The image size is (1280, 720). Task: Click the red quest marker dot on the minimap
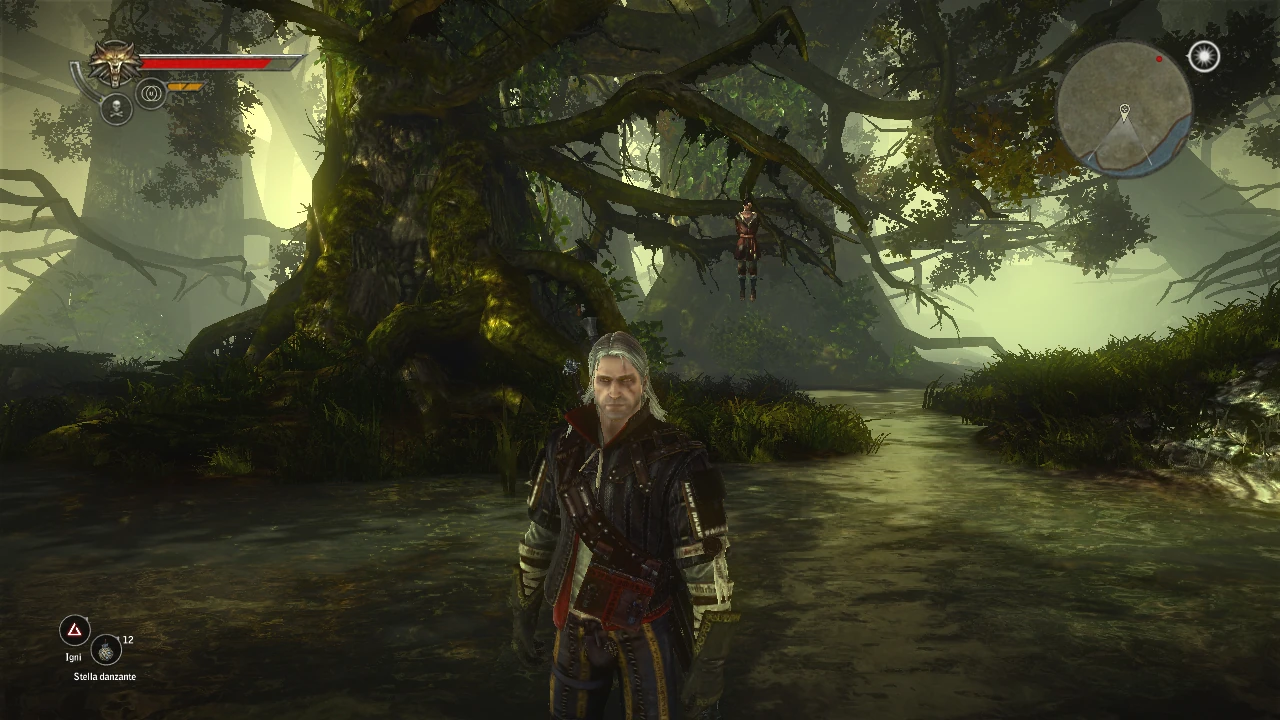(1158, 59)
